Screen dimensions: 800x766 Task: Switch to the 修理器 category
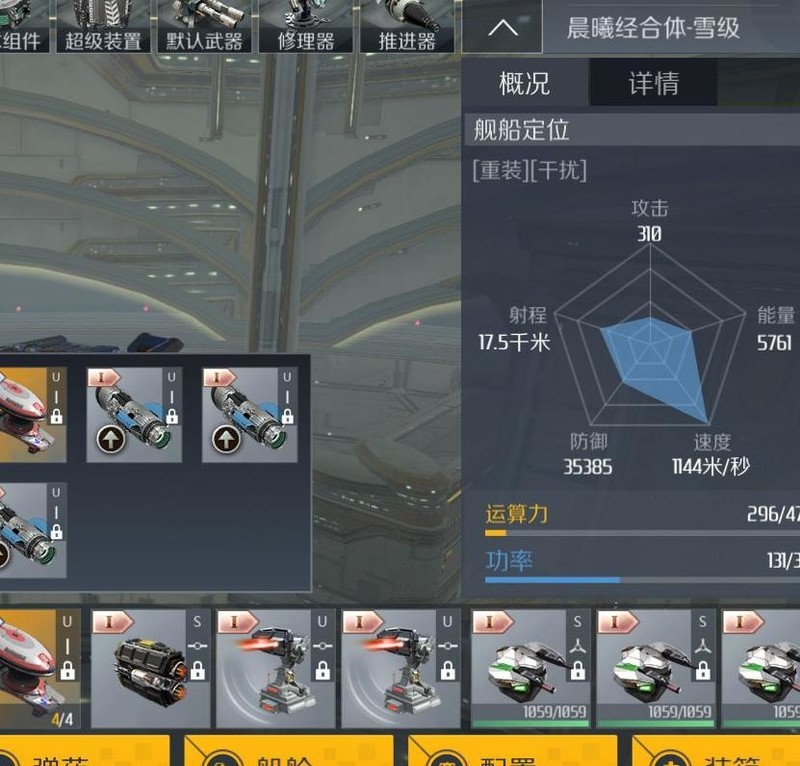[x=305, y=27]
